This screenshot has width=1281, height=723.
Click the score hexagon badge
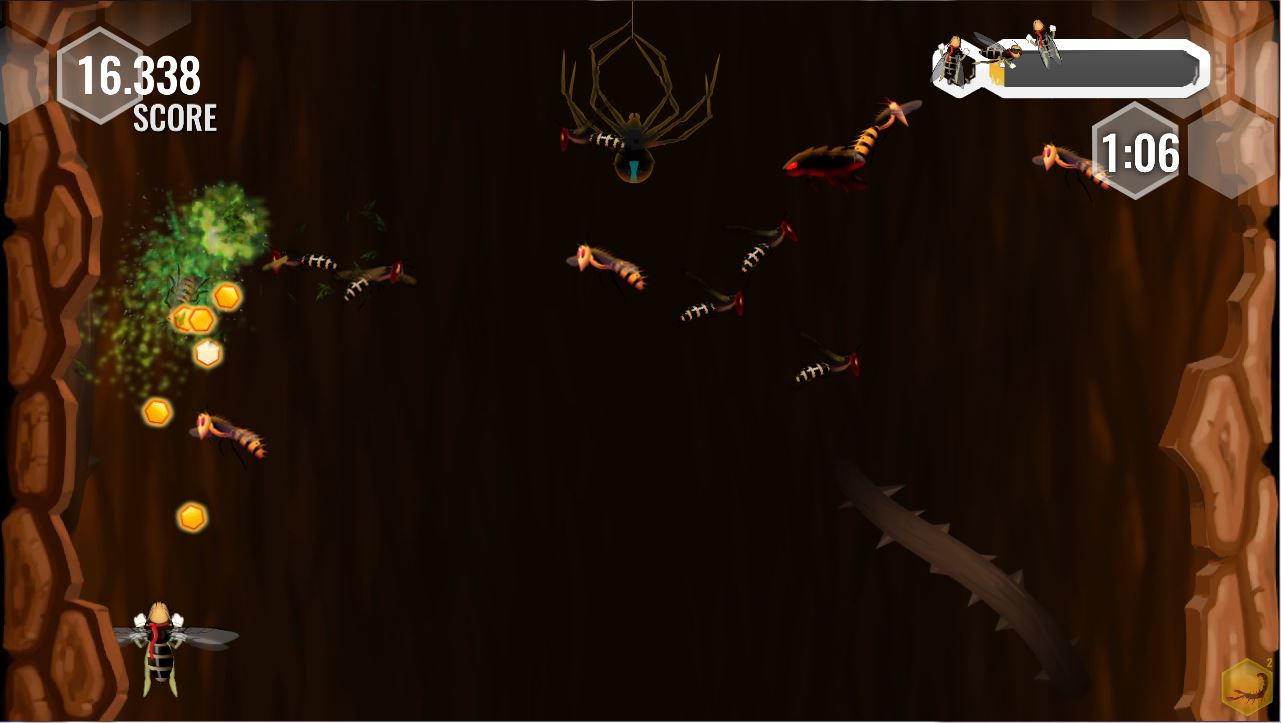[x=100, y=75]
